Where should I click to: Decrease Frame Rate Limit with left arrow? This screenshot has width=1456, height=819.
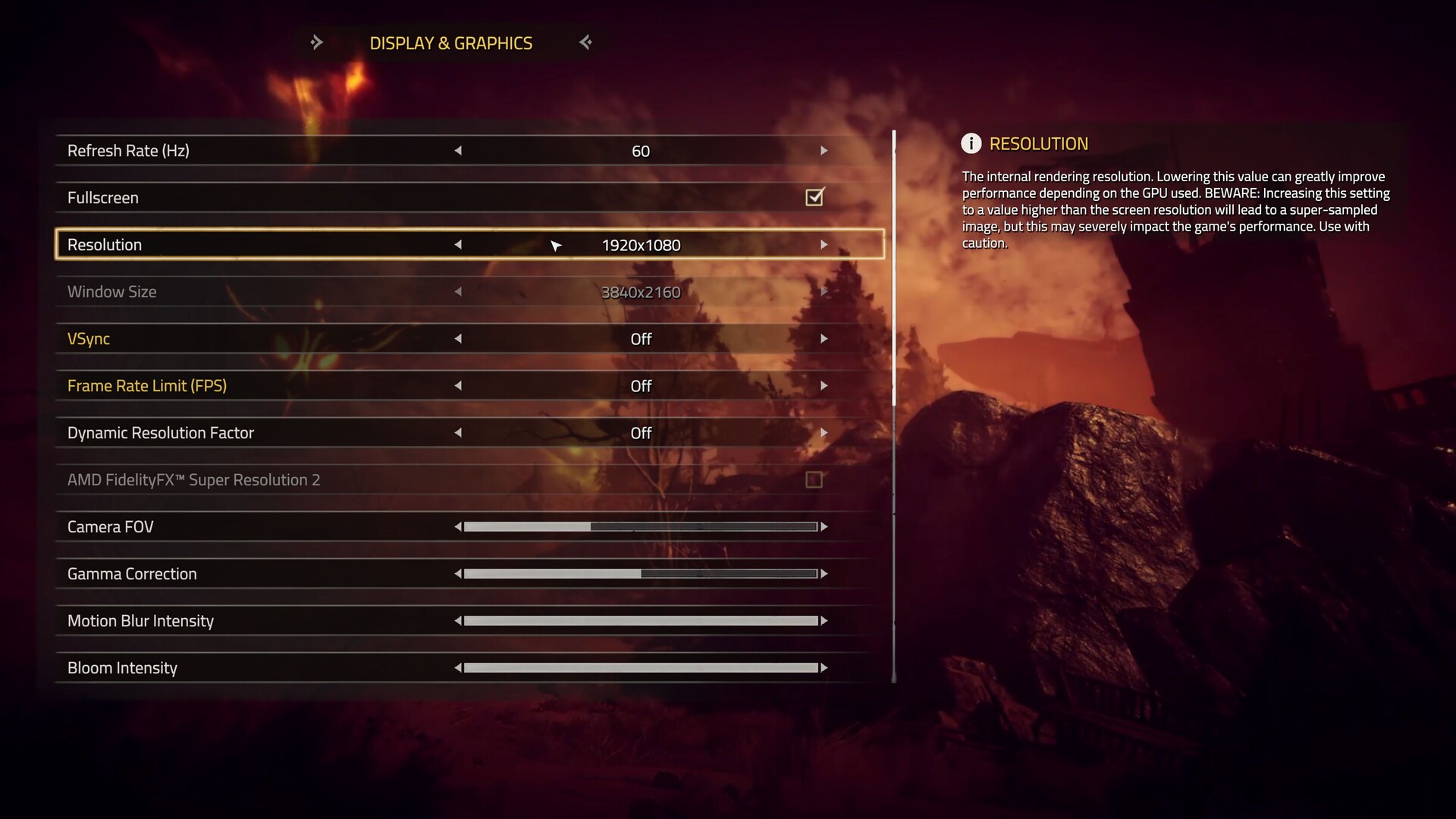click(x=458, y=386)
